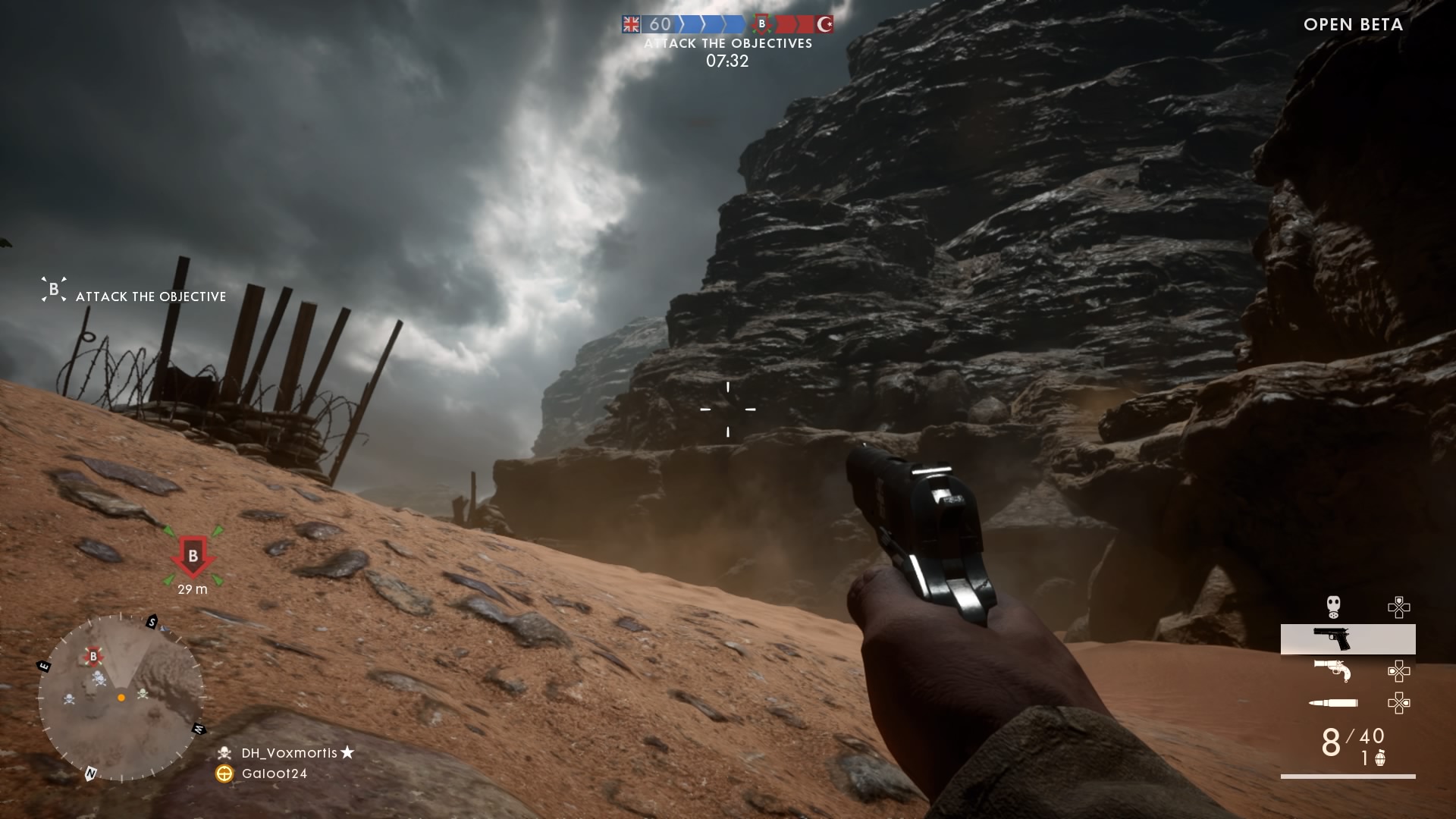Equip the gas mask icon
Screen dimensions: 1456x819
tap(1333, 606)
